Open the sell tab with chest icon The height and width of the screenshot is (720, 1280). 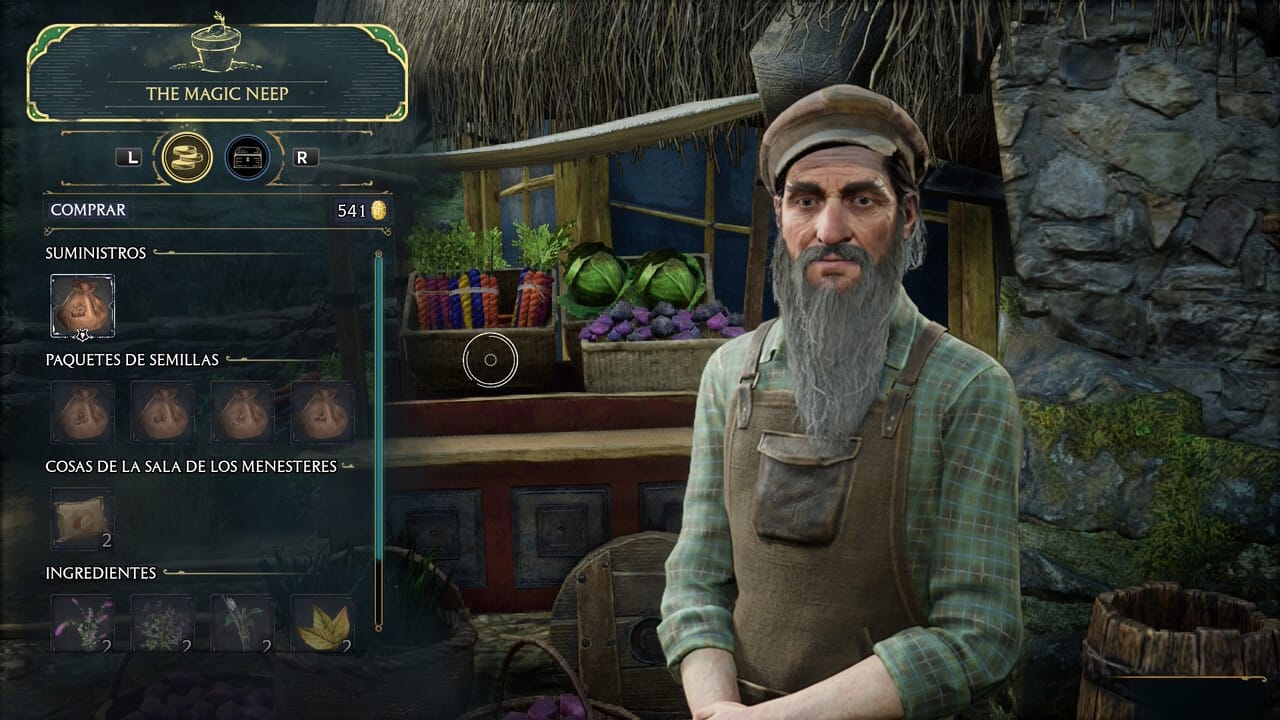coord(247,157)
